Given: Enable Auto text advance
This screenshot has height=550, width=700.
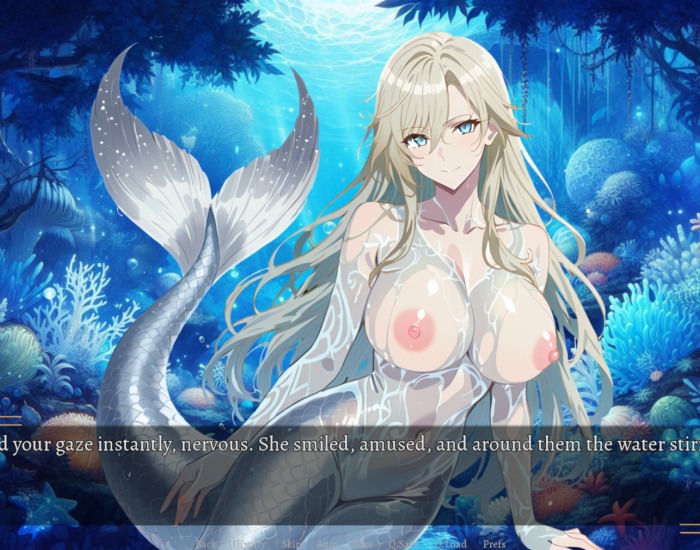Looking at the screenshot, I should coord(329,544).
